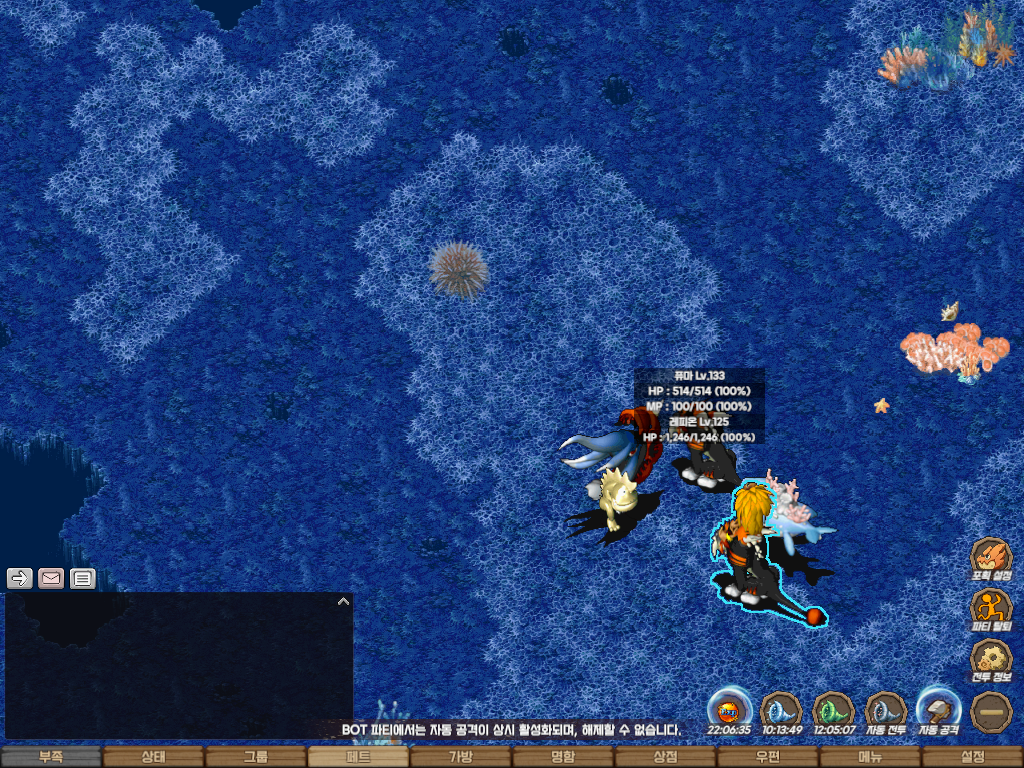This screenshot has height=768, width=1024.
Task: Open 포획 설정 capture settings icon
Action: click(991, 558)
